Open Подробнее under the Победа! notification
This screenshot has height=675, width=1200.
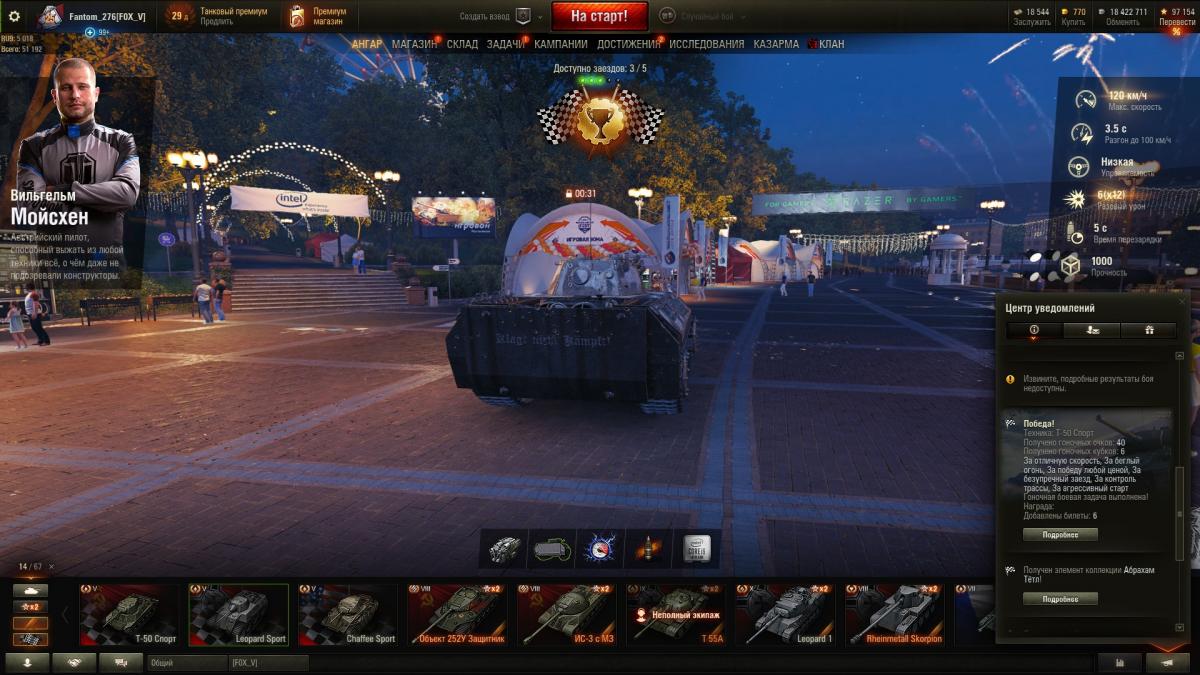(x=1060, y=535)
